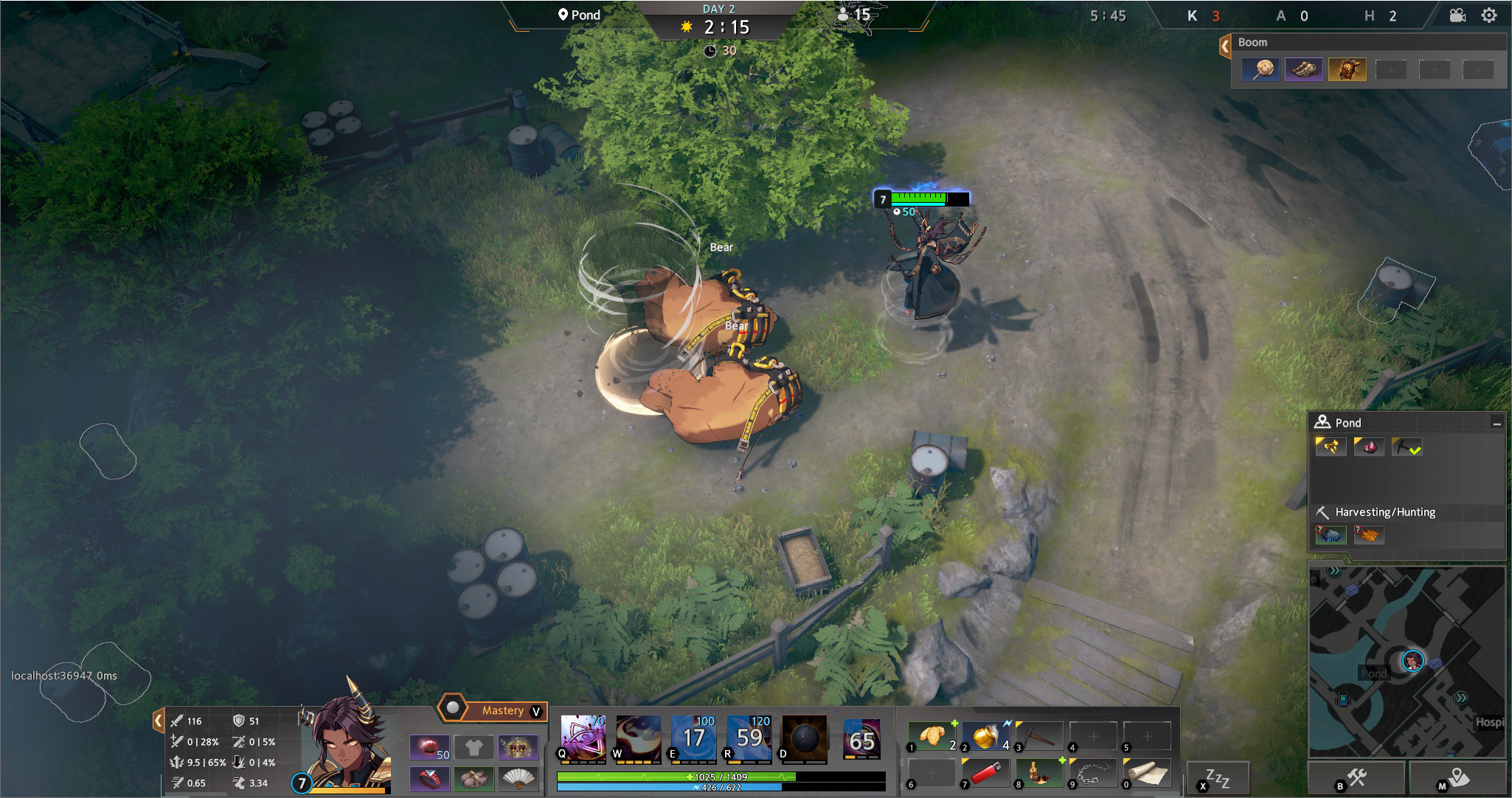Open the spectator camera icon near the clock
Image resolution: width=1512 pixels, height=798 pixels.
(1458, 14)
